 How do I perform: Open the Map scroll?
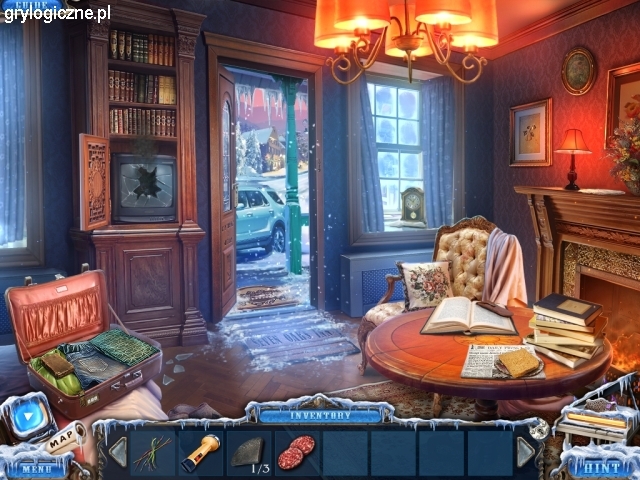click(x=64, y=437)
